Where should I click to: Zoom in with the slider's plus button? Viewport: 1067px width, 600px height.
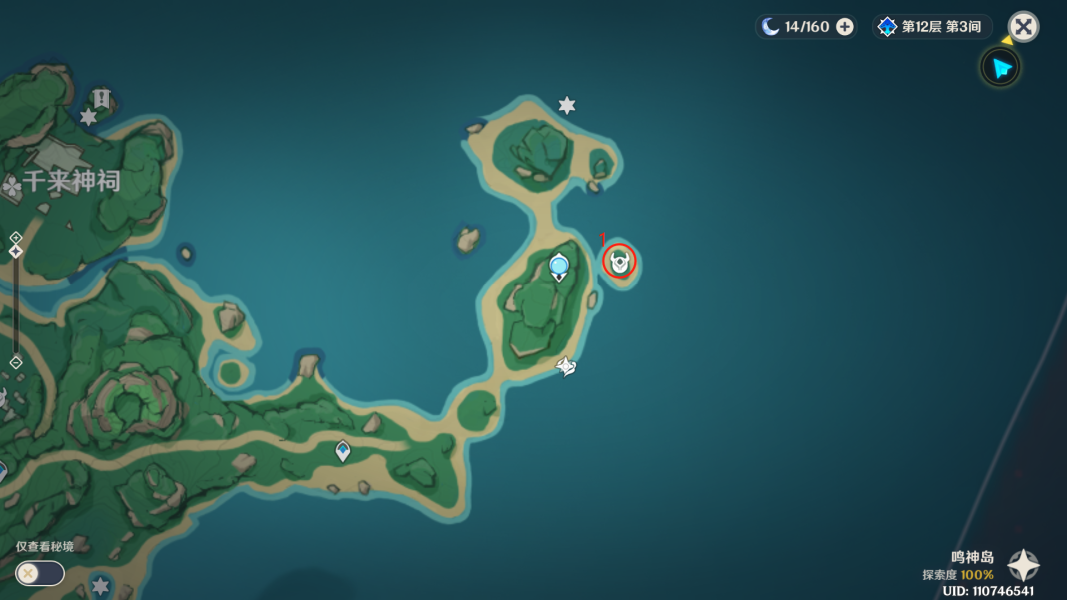16,238
